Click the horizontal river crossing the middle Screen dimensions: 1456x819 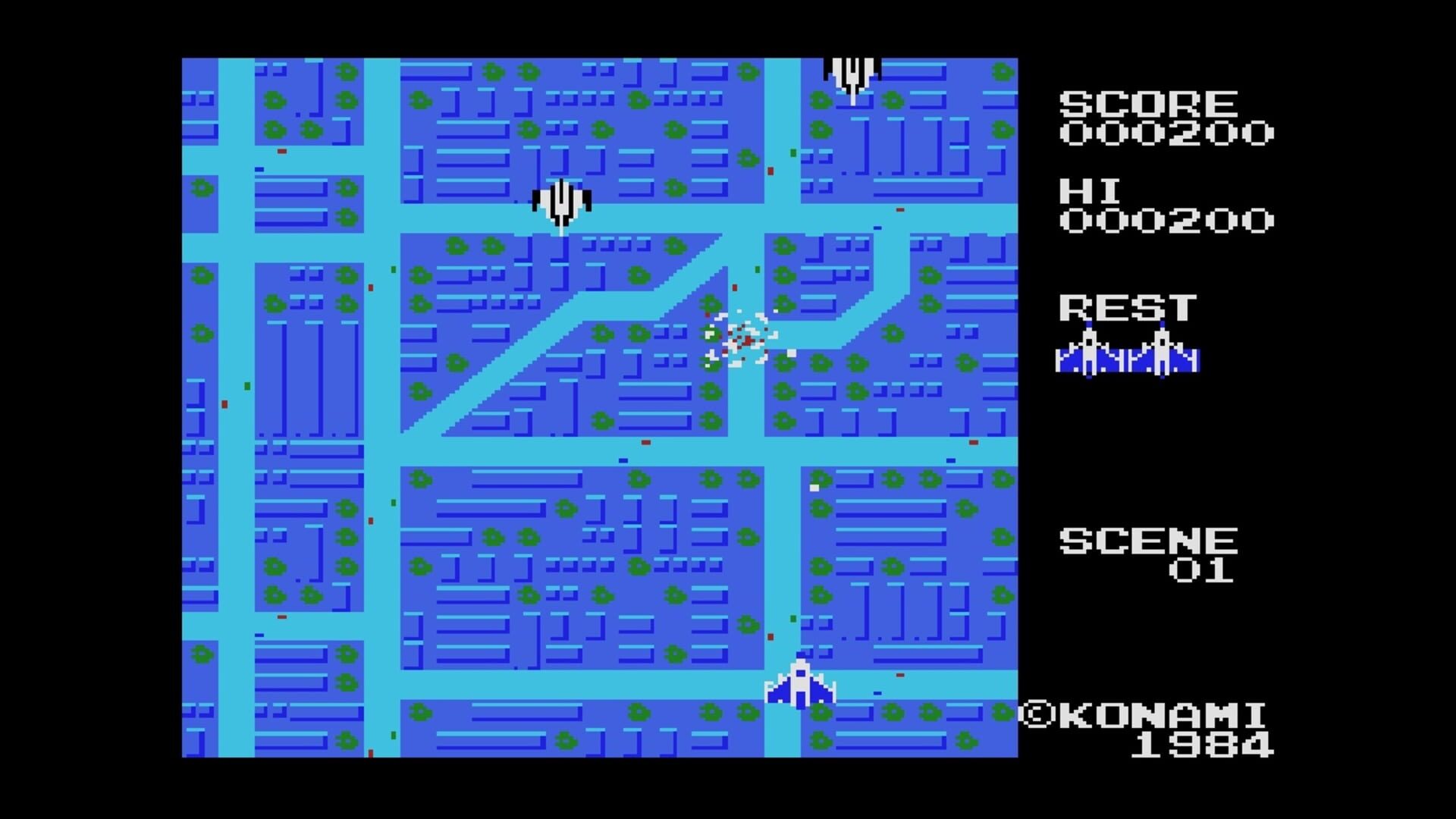(531, 455)
